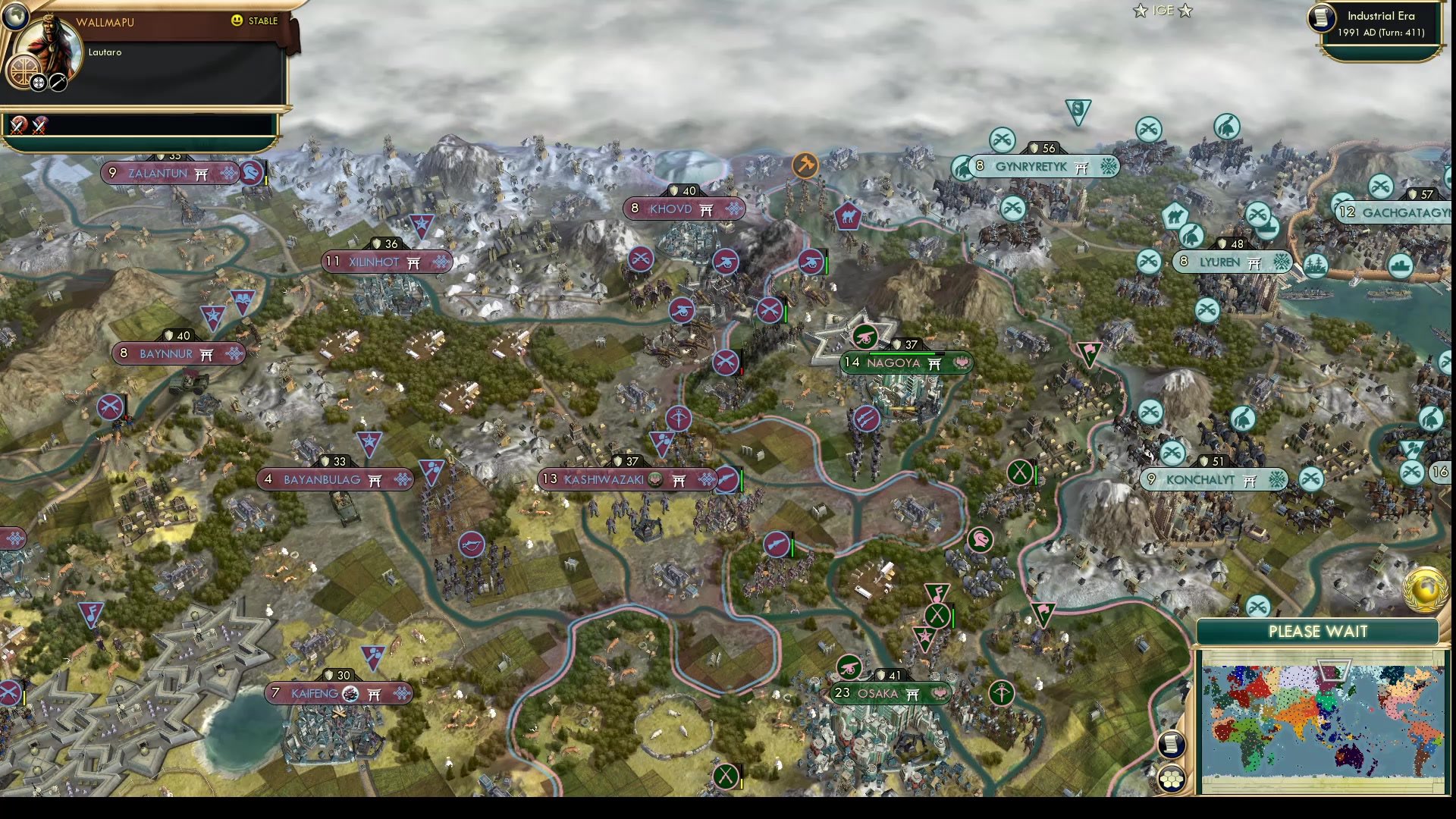Click the IGE star icon at screen top
The width and height of the screenshot is (1456, 819).
pos(1140,11)
